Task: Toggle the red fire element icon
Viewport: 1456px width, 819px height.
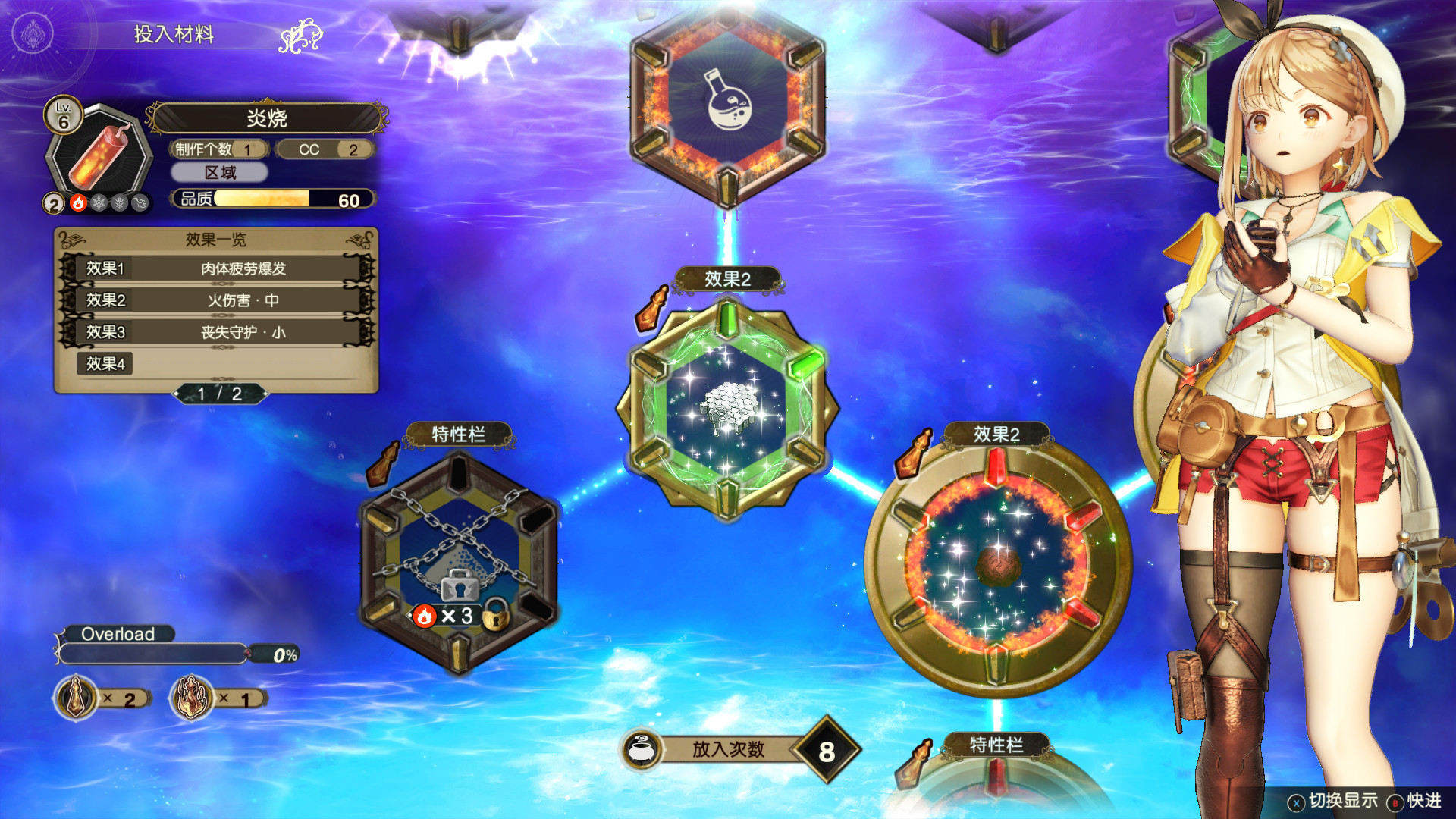Action: point(78,204)
